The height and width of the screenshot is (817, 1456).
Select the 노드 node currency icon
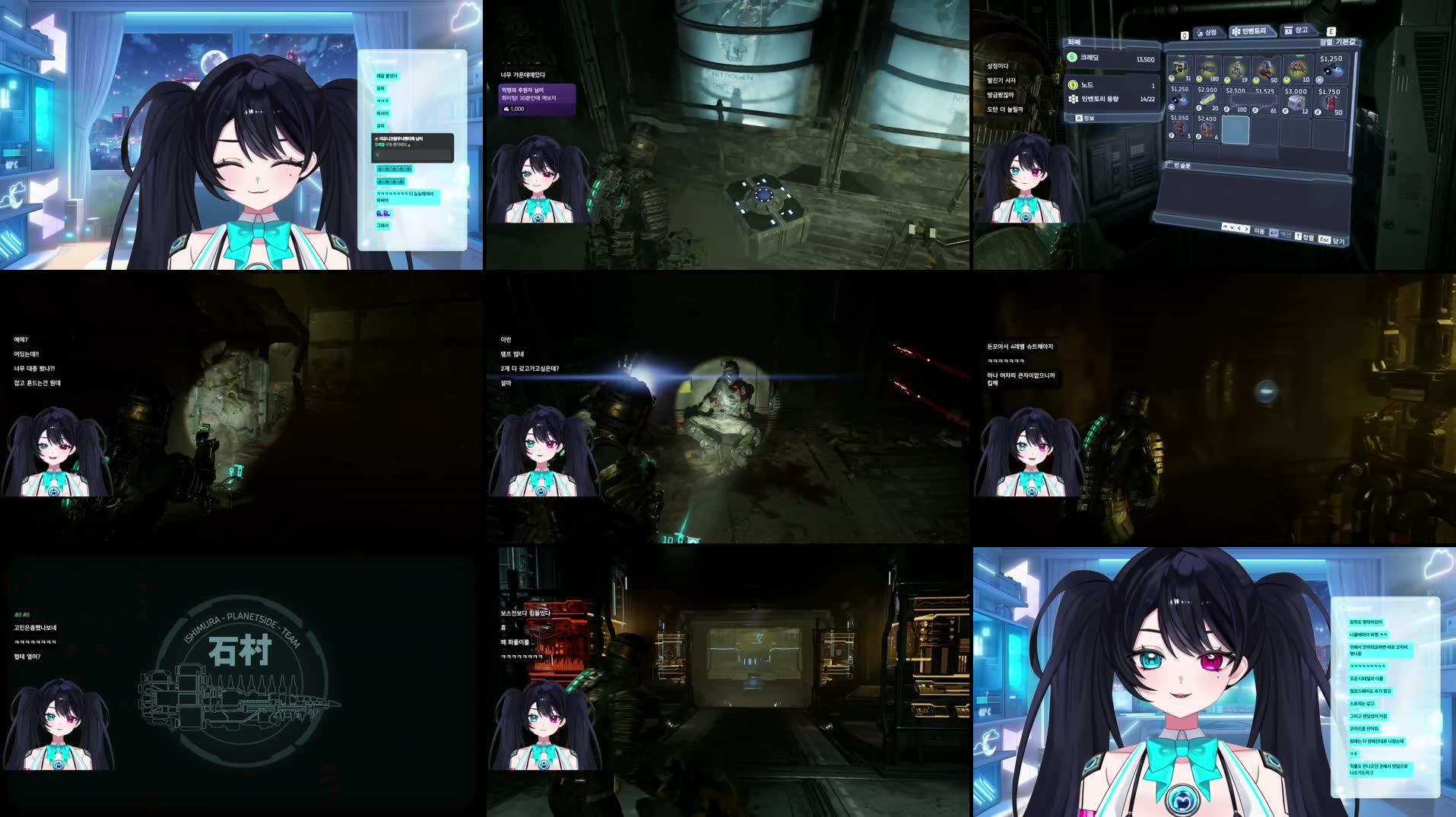point(1072,85)
